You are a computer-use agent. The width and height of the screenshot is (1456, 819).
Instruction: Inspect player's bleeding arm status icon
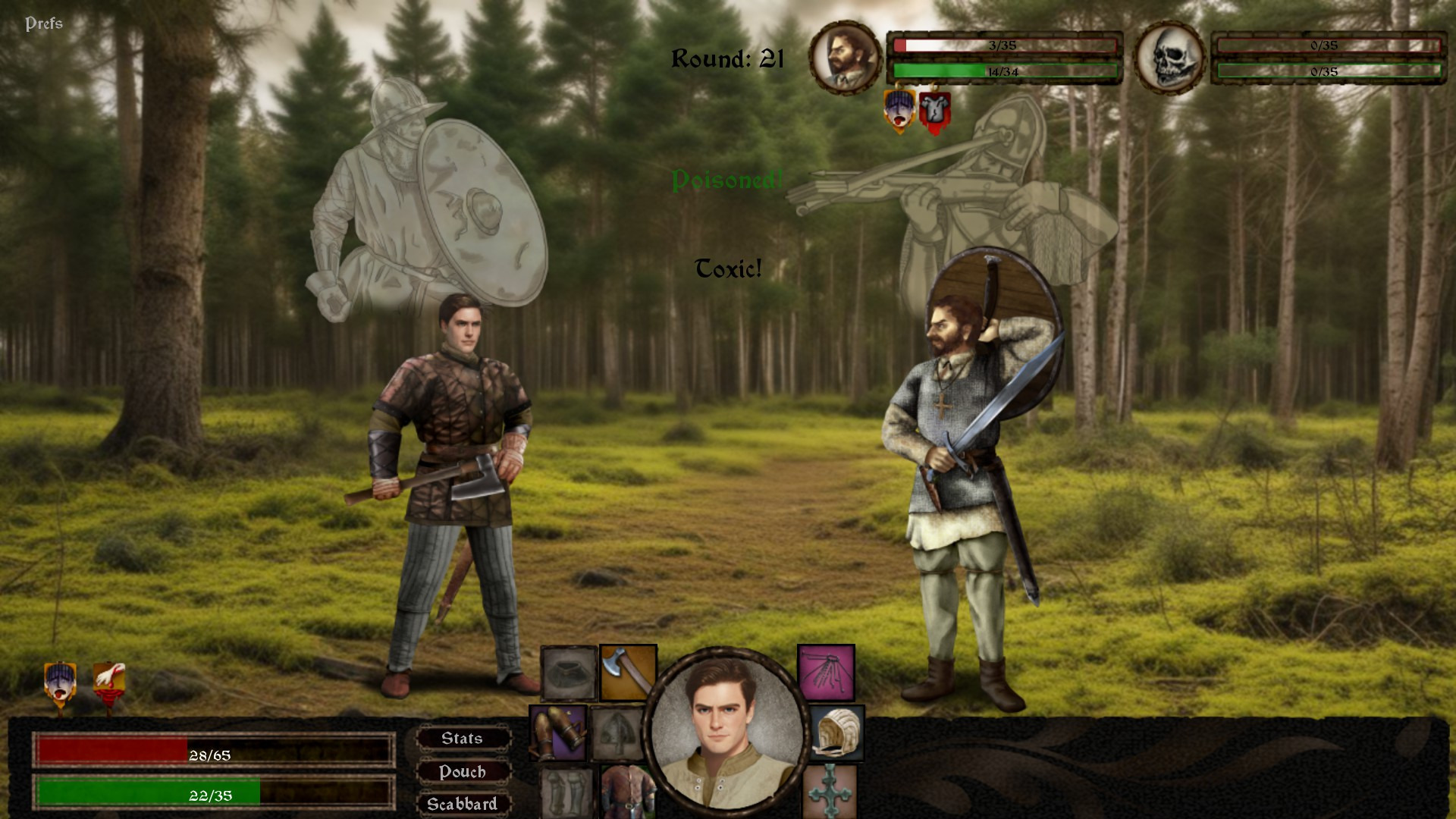tap(108, 682)
